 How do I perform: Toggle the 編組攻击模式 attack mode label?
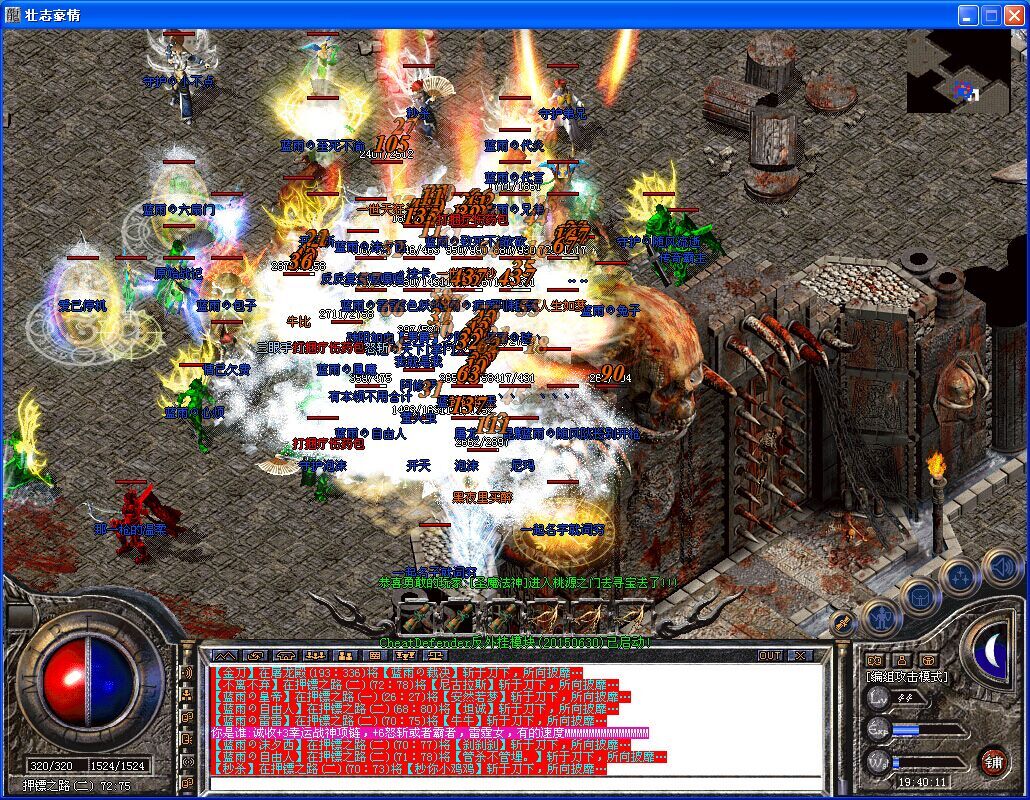click(x=906, y=677)
